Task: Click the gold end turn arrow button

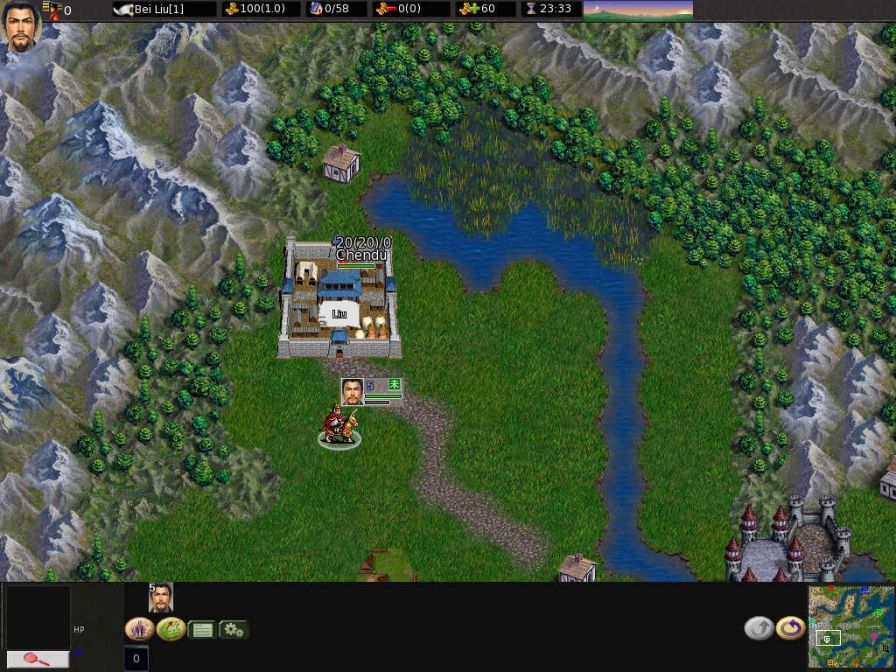Action: click(790, 629)
